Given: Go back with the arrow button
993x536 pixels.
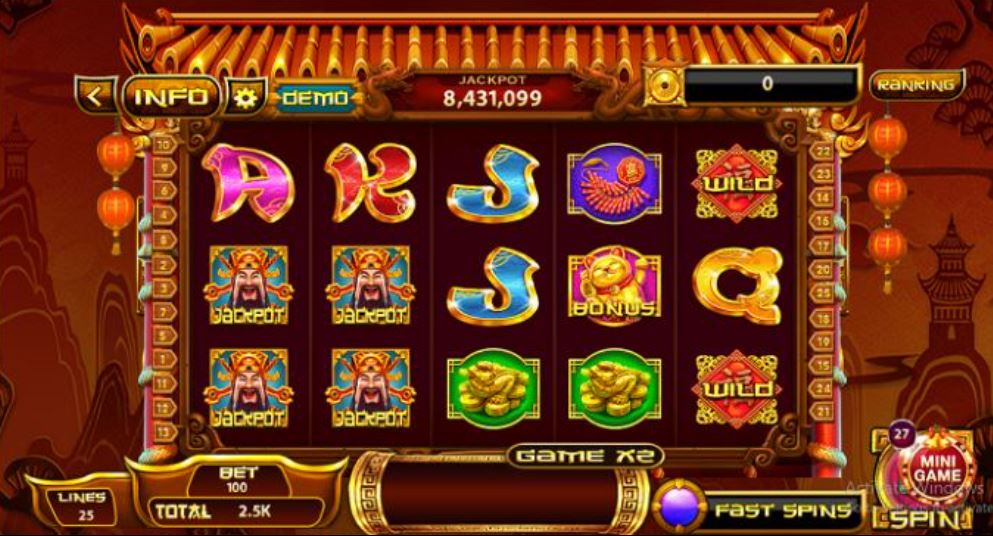Looking at the screenshot, I should [95, 96].
